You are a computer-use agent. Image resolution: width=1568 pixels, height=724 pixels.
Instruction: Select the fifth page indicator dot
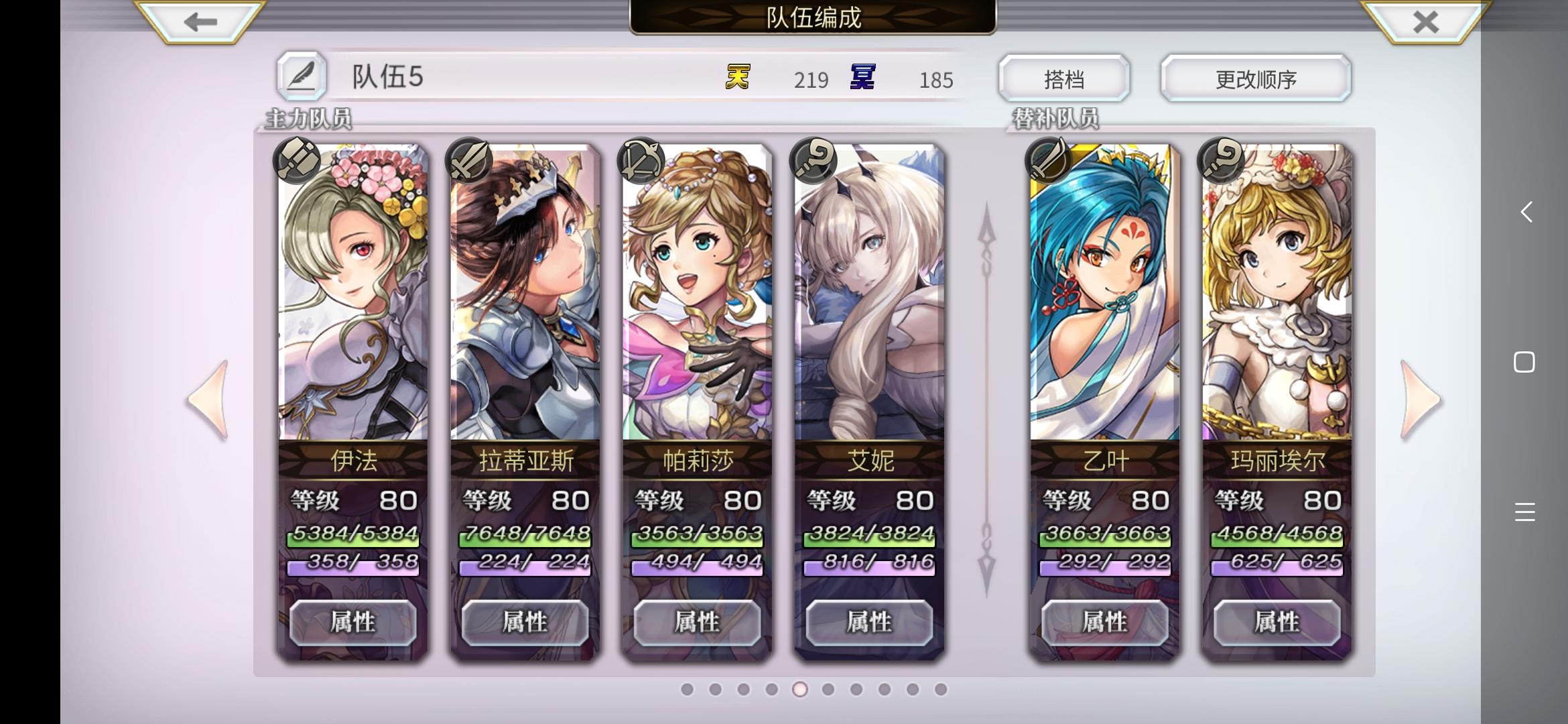pos(799,689)
